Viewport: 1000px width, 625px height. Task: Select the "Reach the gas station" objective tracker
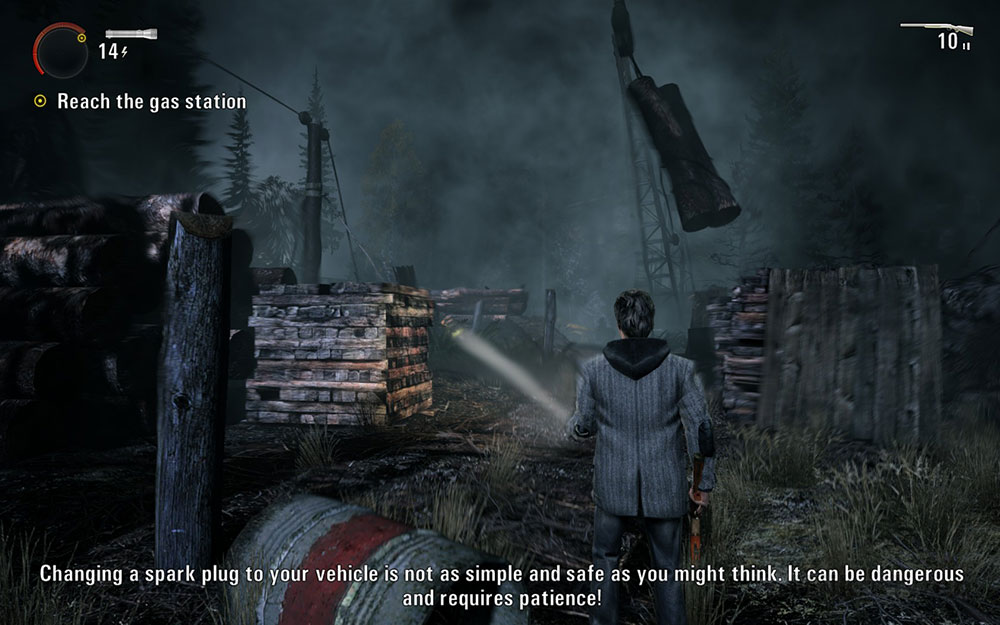coord(140,101)
